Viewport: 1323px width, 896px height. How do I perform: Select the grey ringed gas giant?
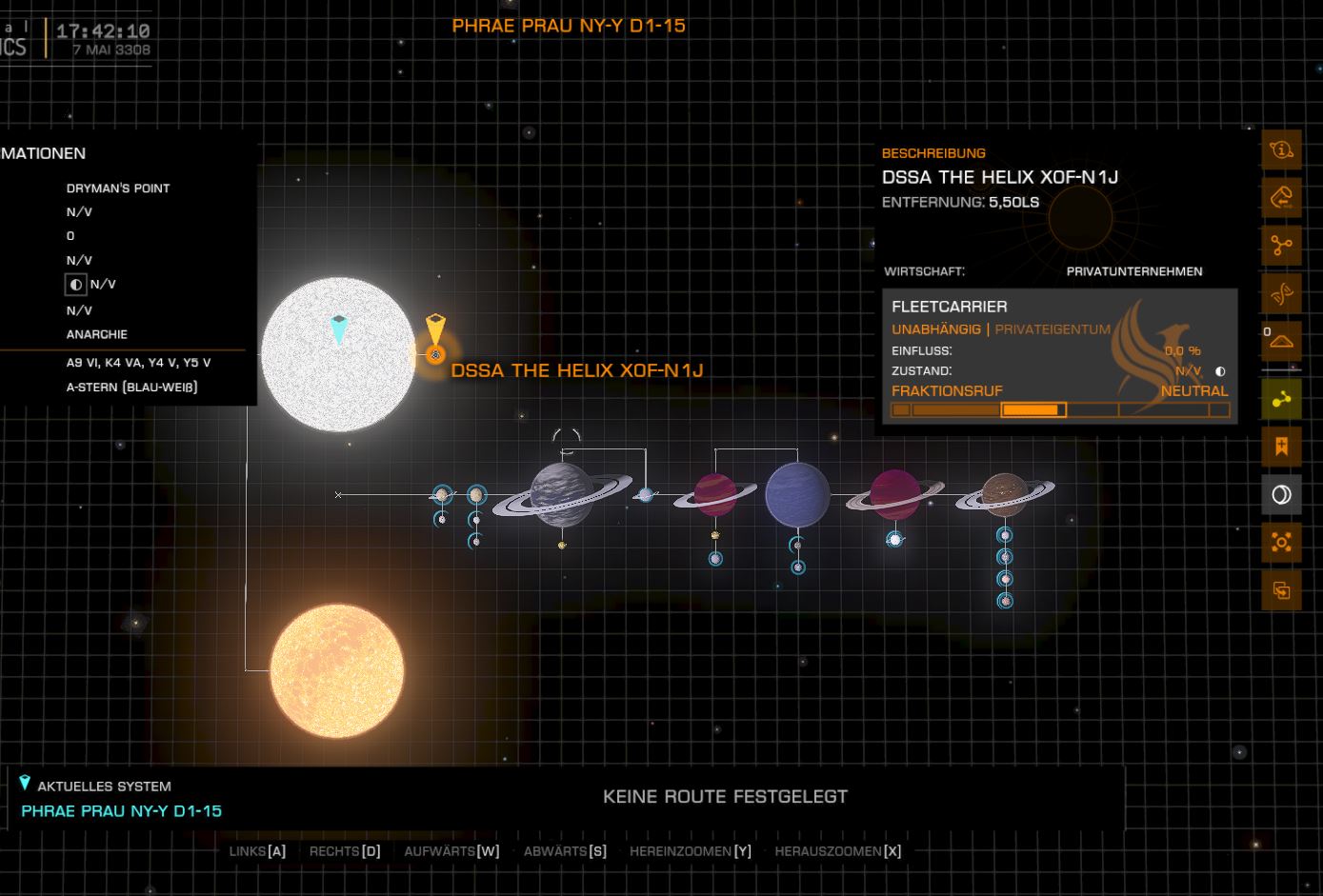561,494
